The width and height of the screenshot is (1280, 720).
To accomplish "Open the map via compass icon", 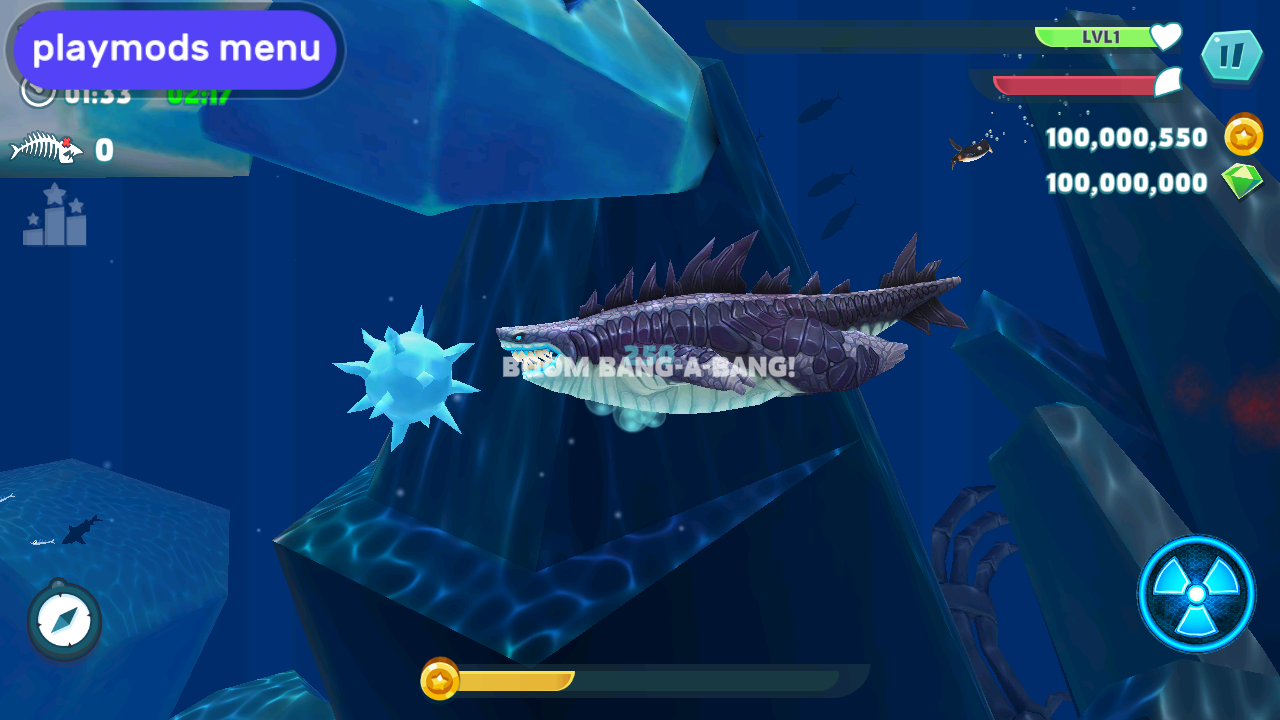I will point(65,621).
